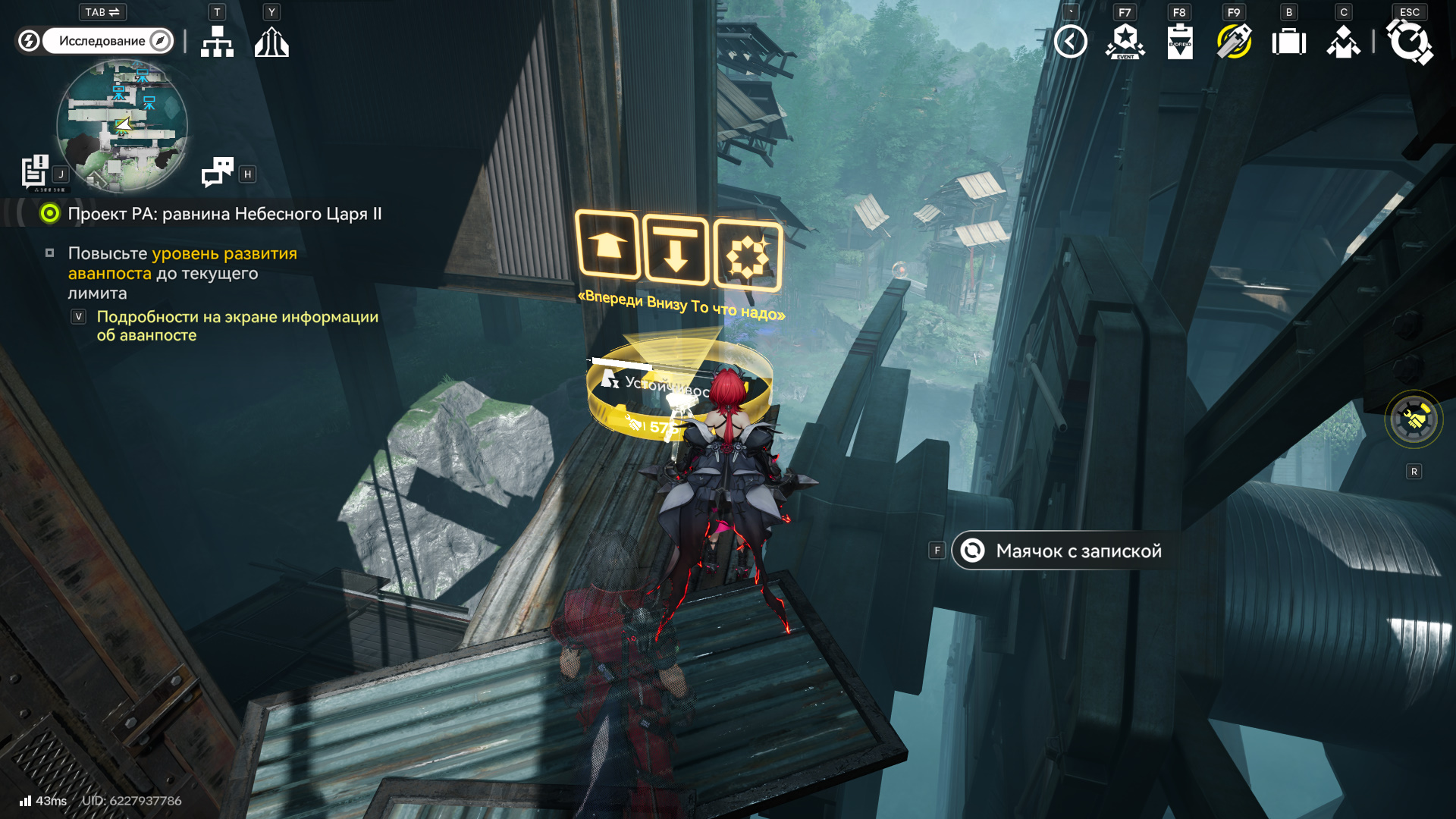
Task: Open the circular minimap
Action: point(122,126)
